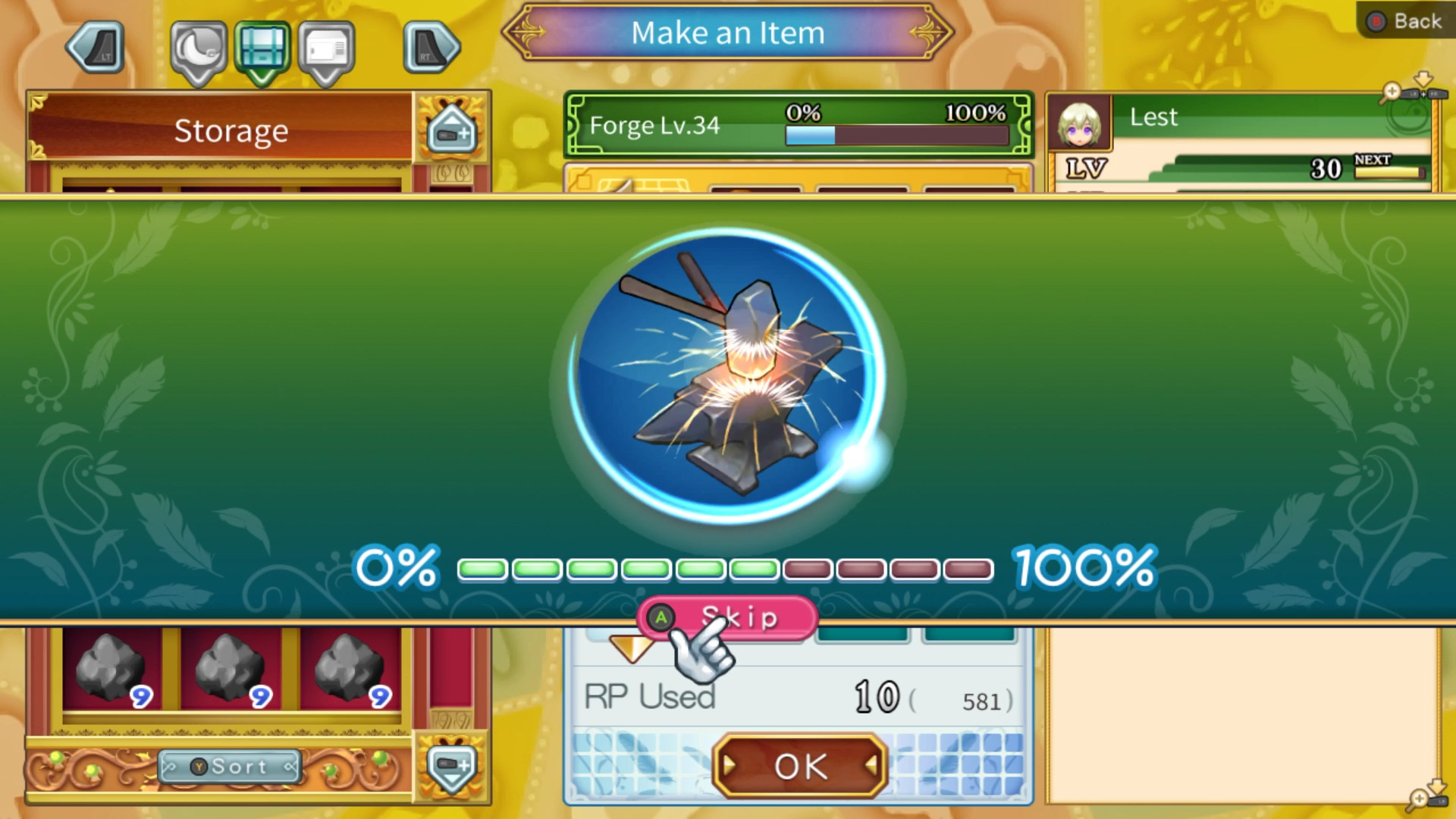
Task: Click the magnifier zoom icon above Lest panel
Action: 1392,89
